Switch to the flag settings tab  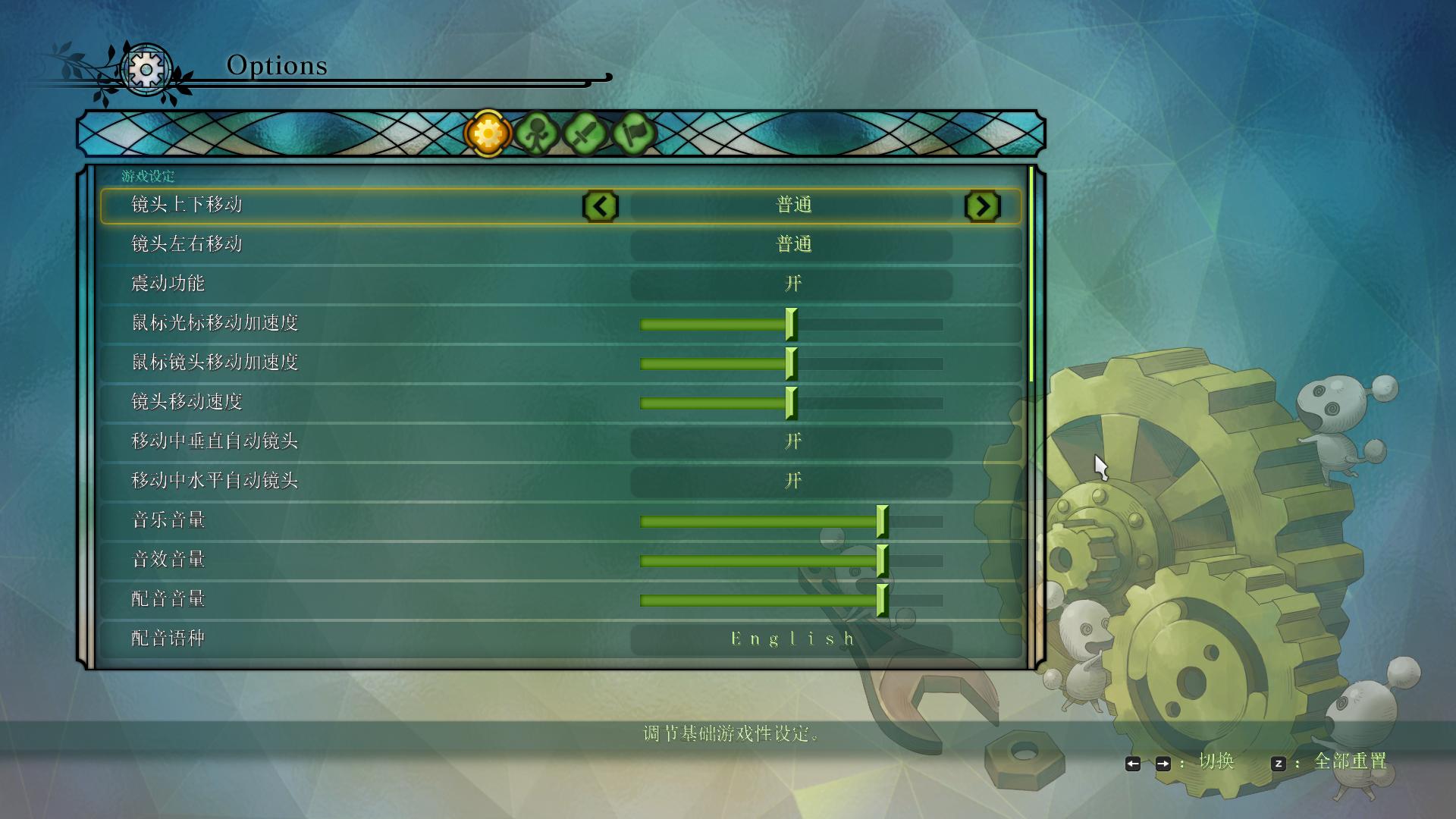633,134
